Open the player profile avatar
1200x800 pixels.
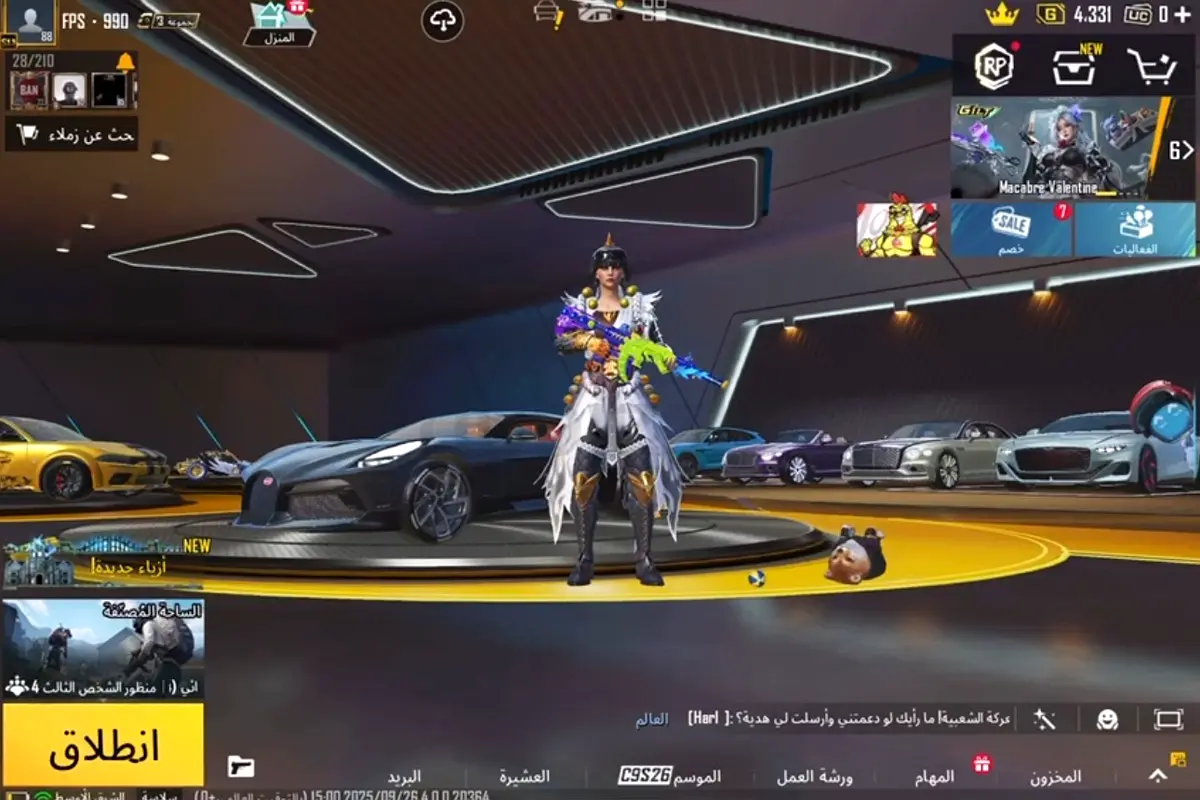(x=30, y=22)
